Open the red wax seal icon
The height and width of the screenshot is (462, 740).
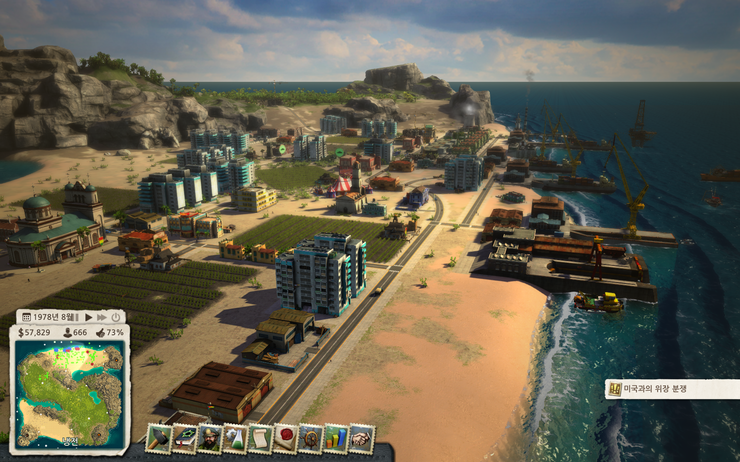[286, 438]
